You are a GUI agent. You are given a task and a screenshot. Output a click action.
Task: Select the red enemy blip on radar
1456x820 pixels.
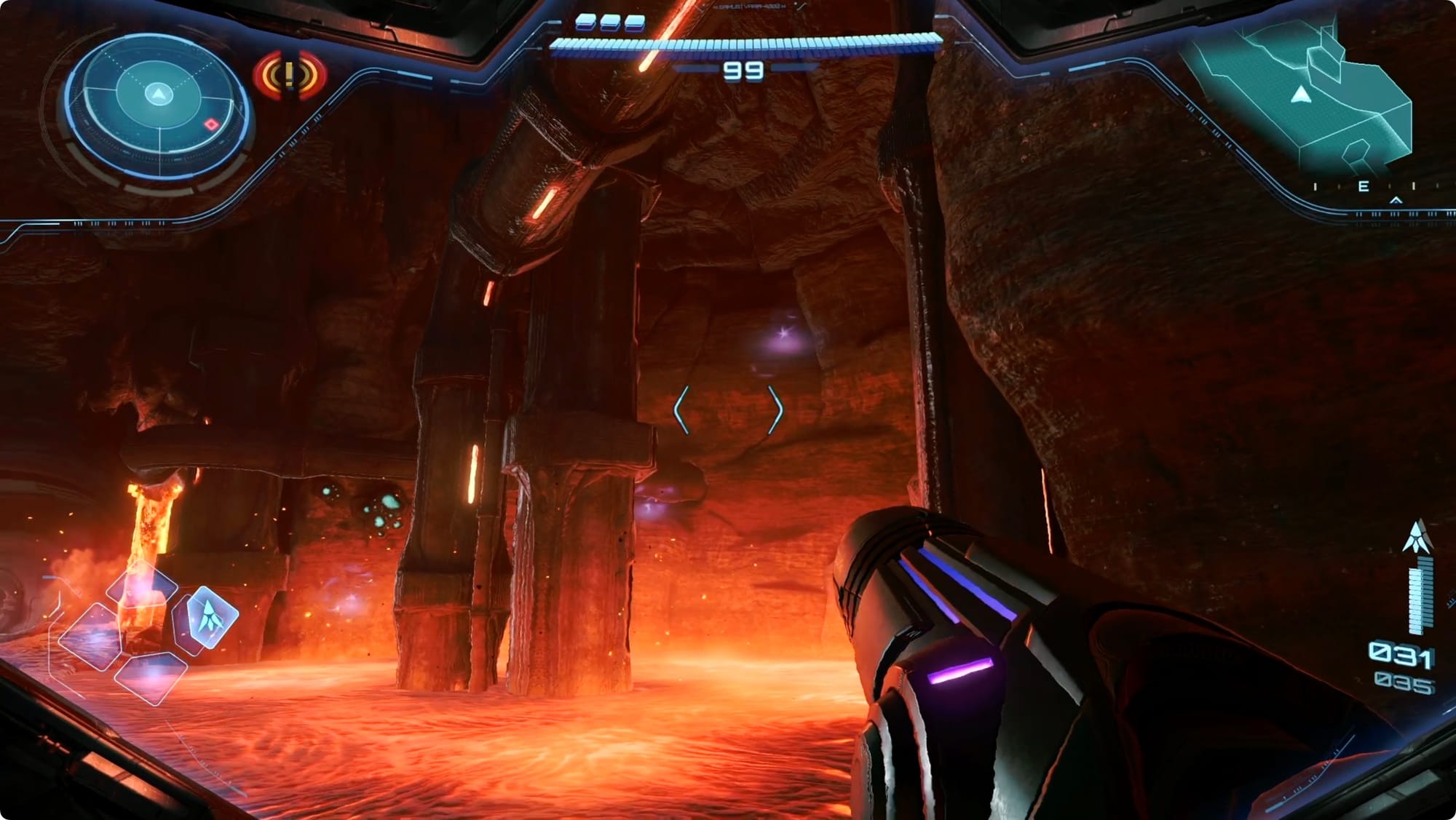click(x=211, y=124)
